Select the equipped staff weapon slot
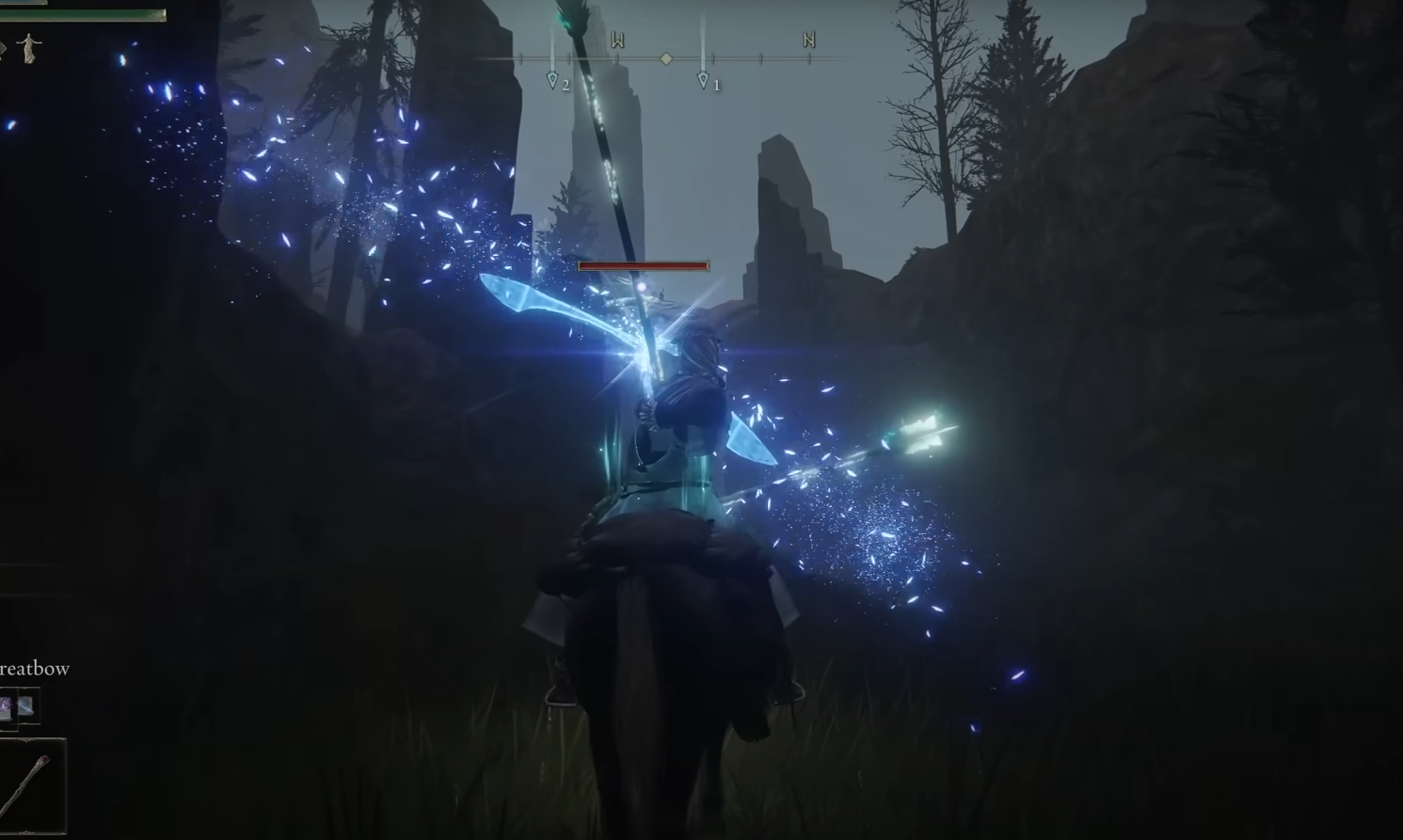This screenshot has width=1403, height=840. click(32, 785)
